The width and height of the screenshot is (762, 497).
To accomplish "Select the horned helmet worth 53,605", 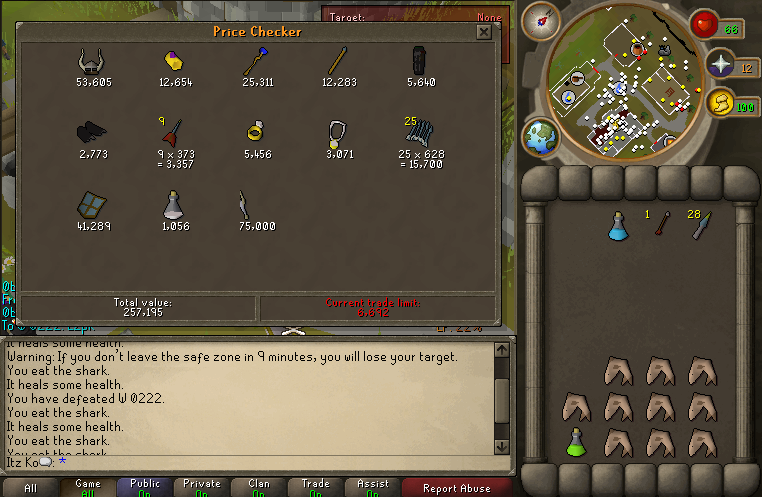I will click(x=92, y=62).
